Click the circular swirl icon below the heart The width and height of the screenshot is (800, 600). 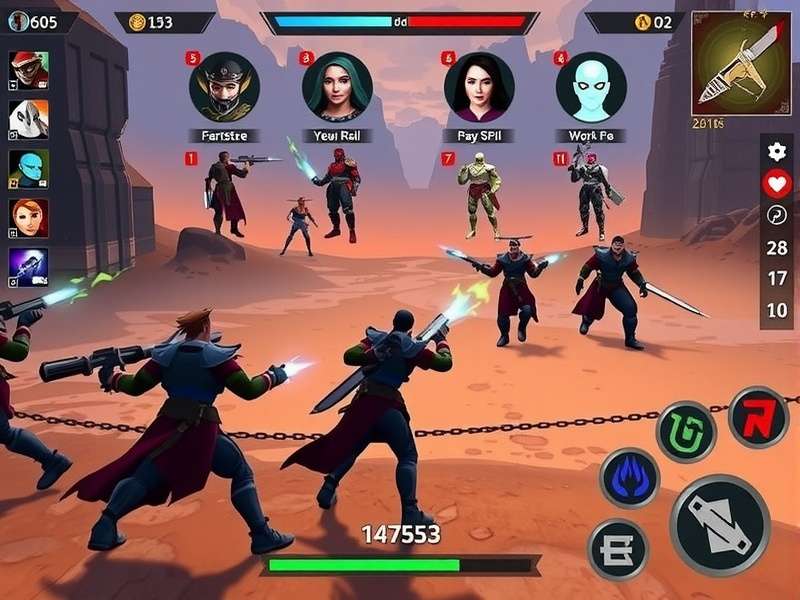777,215
